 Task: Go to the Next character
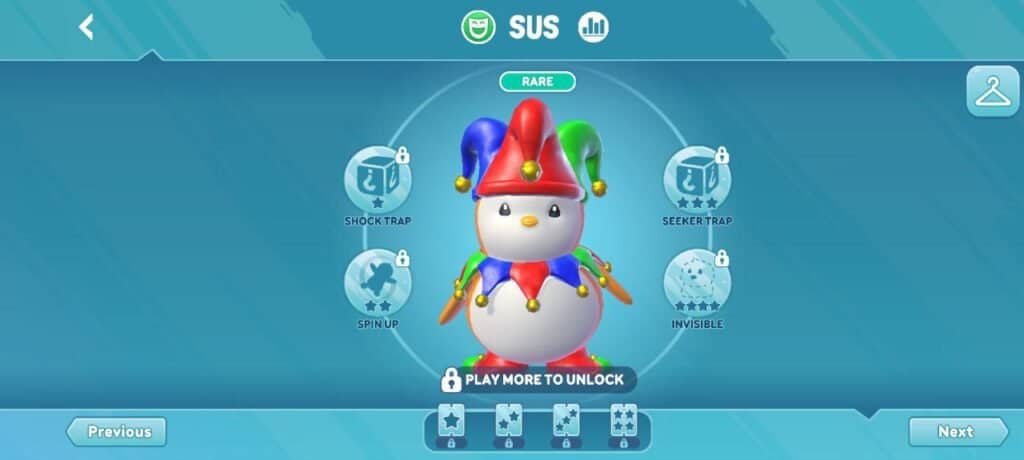957,432
